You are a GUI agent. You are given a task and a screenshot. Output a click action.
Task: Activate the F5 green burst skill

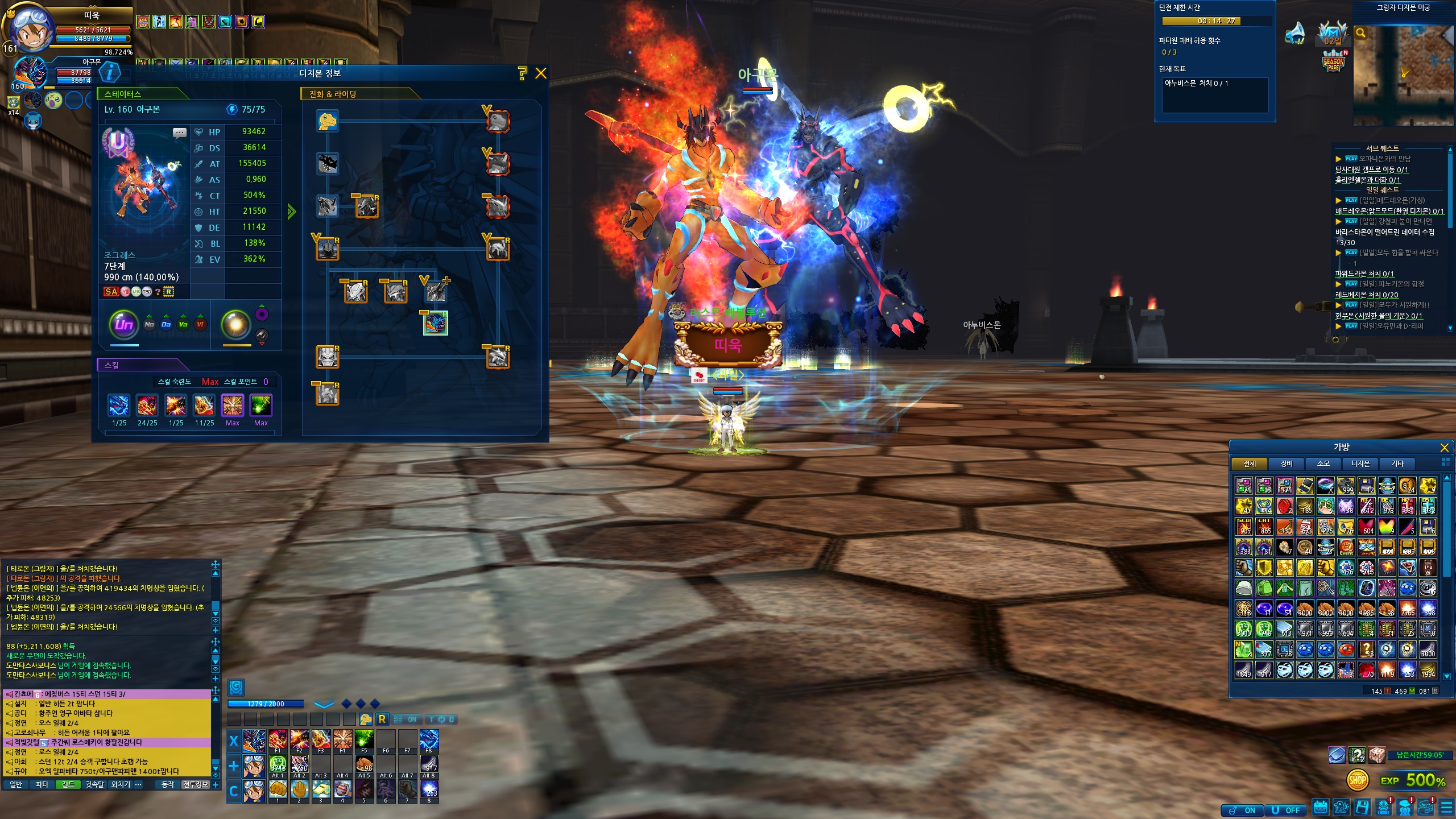click(365, 741)
